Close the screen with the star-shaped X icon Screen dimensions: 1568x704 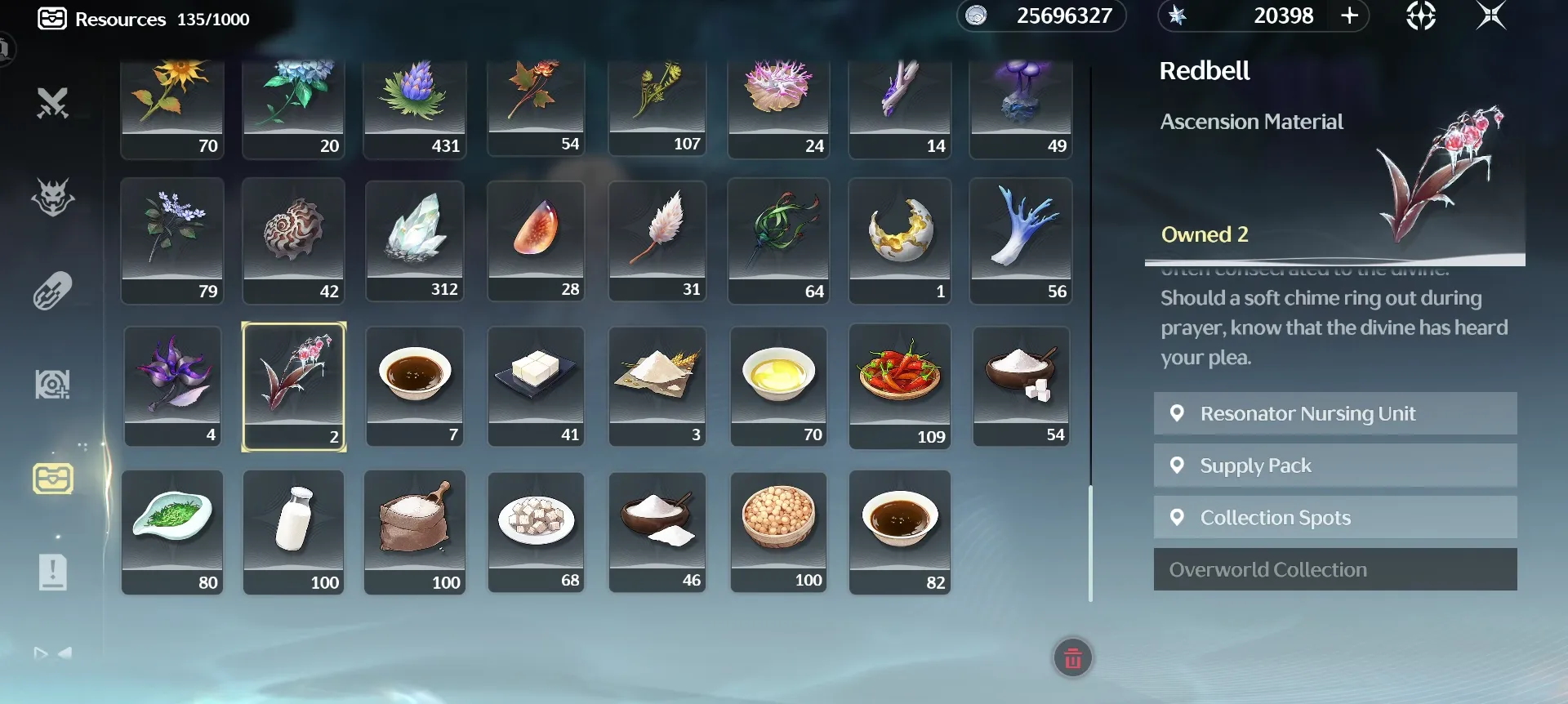tap(1492, 16)
